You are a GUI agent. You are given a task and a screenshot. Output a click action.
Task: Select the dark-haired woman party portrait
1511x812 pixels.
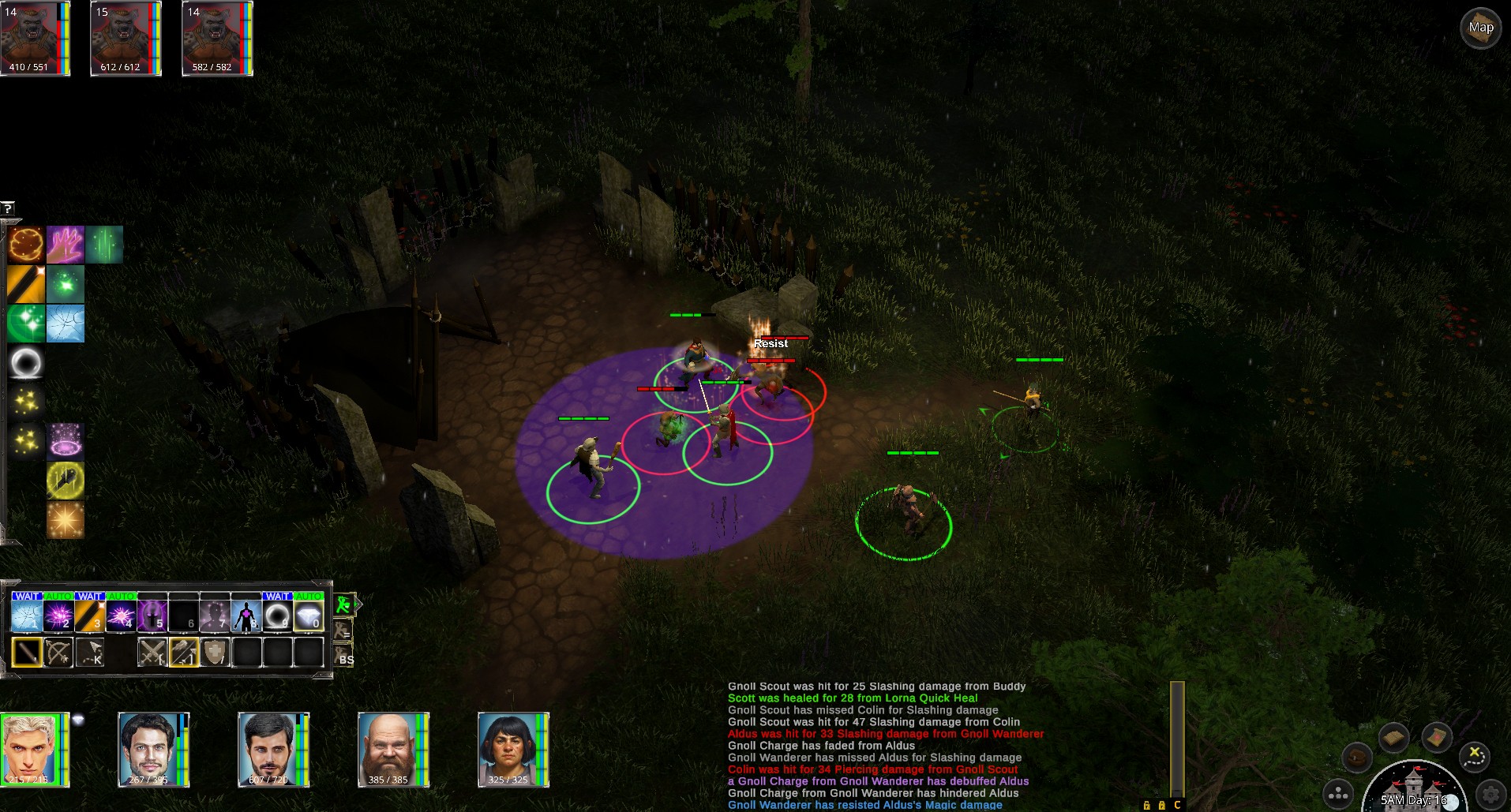(510, 750)
